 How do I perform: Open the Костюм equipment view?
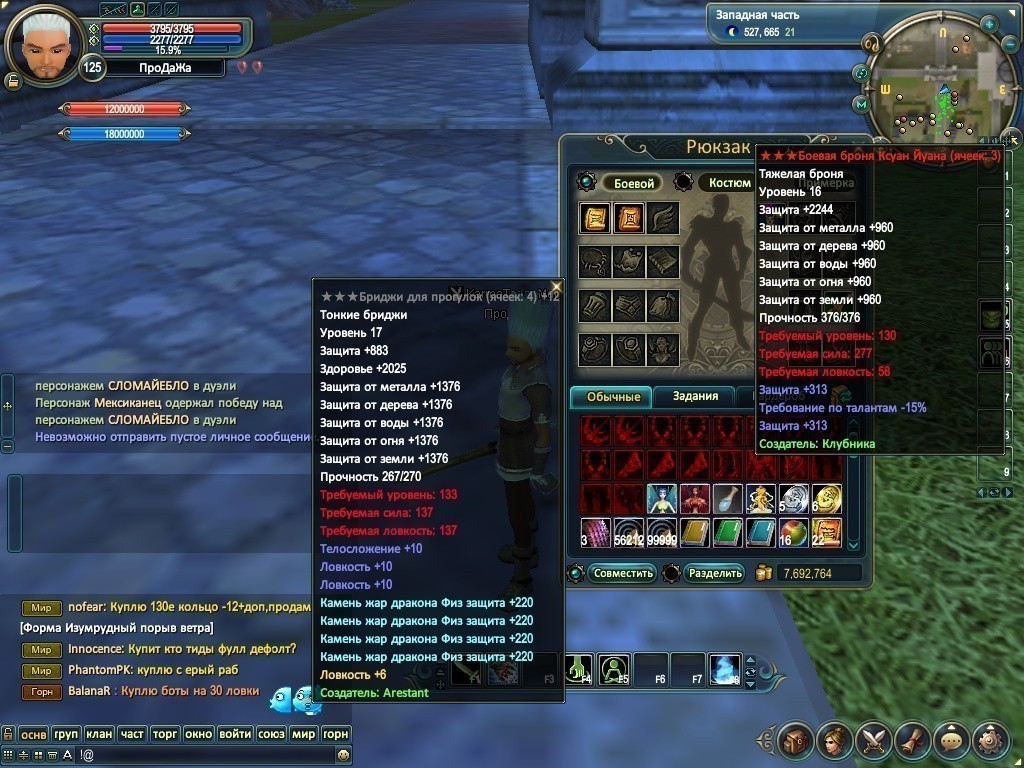pos(729,183)
